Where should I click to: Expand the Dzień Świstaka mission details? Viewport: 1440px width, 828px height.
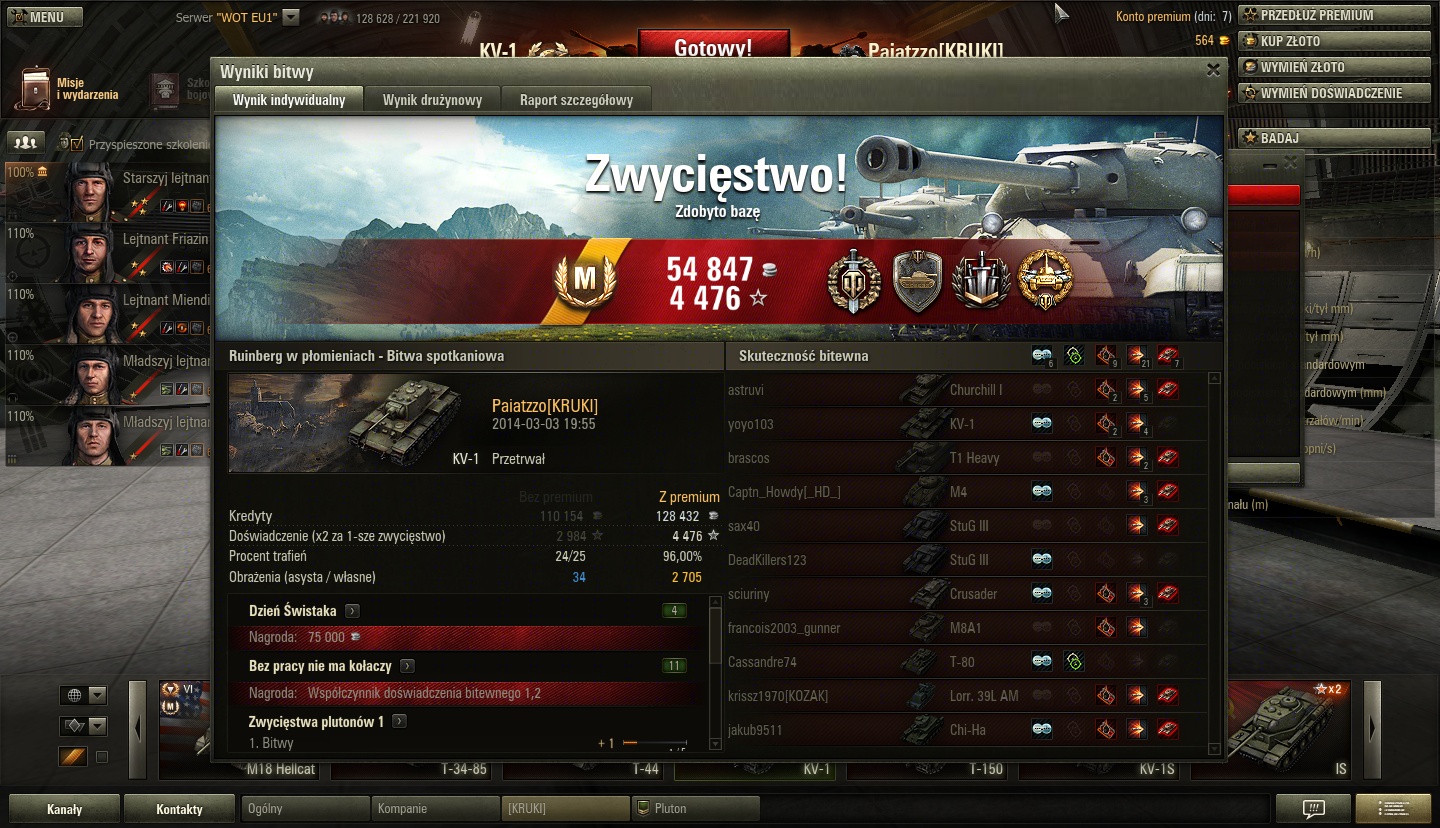click(352, 611)
